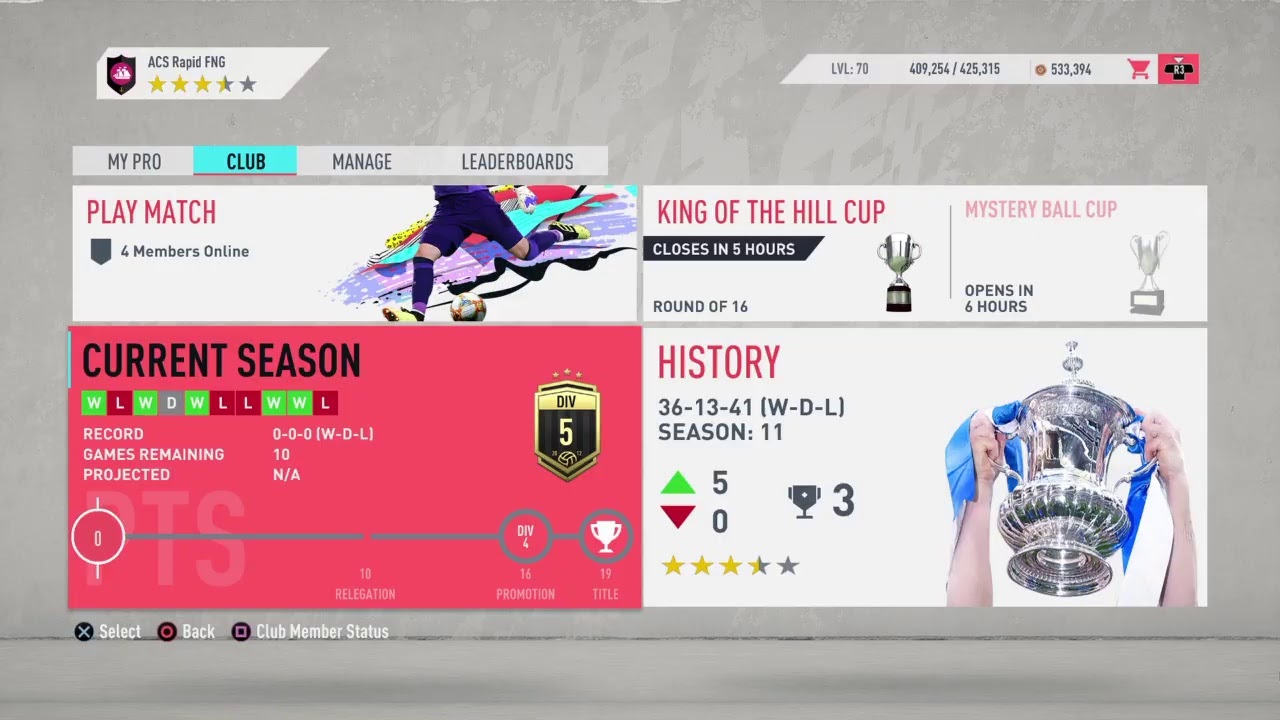
Task: Switch to the My Pro tab
Action: [134, 162]
